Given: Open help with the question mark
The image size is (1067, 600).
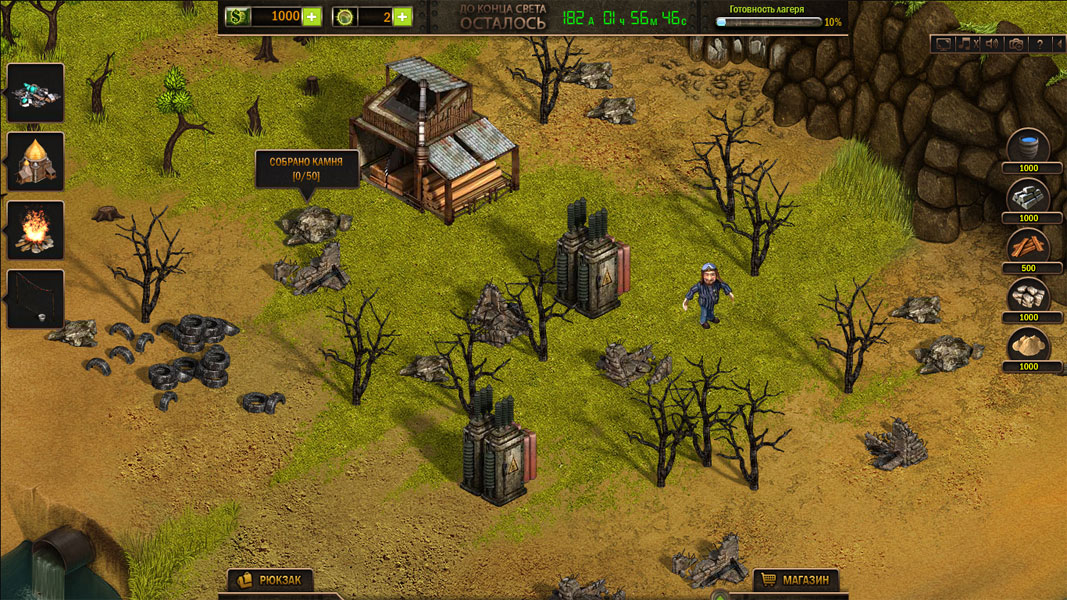Looking at the screenshot, I should click(x=1039, y=44).
